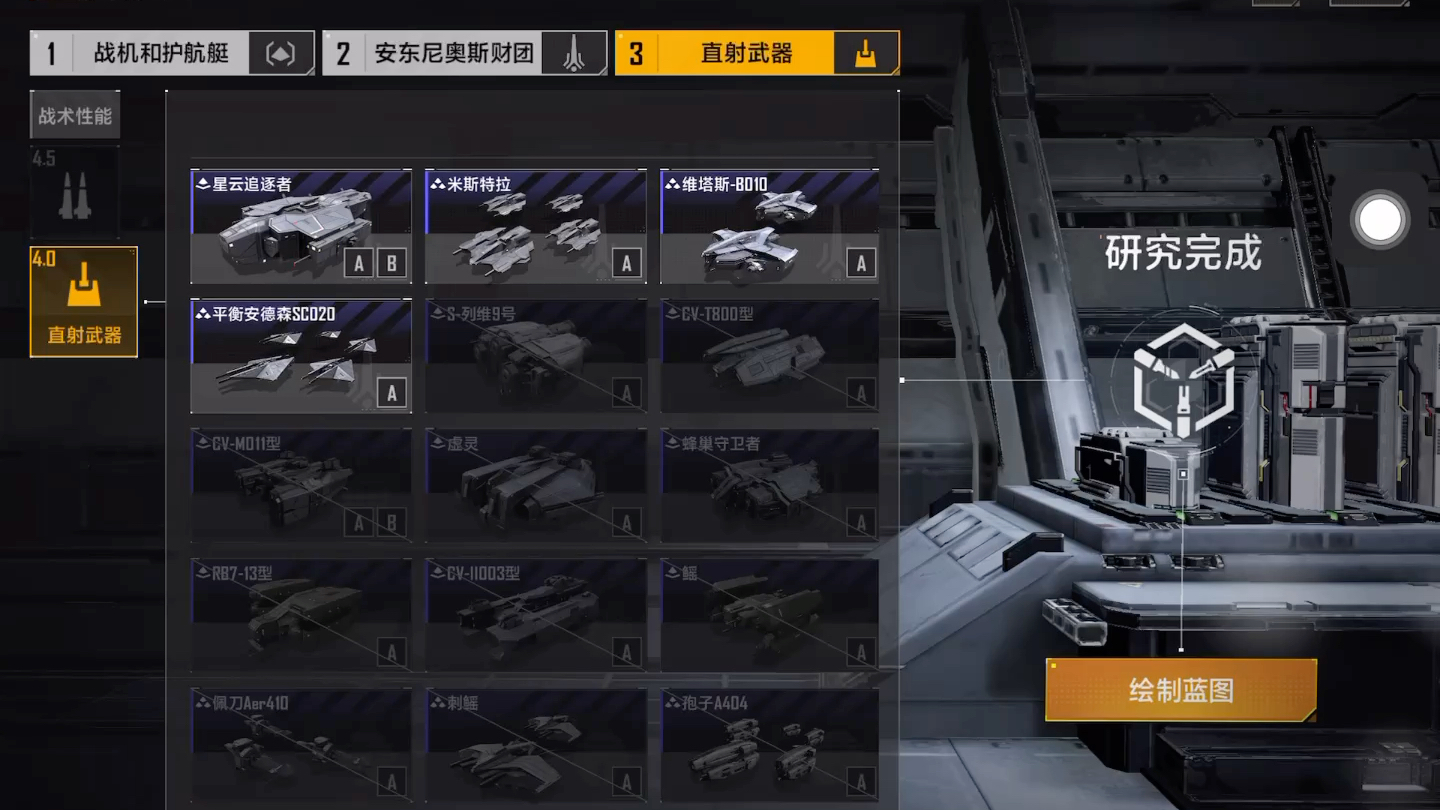
Task: Select the B variant of 星云追逐者
Action: click(391, 263)
